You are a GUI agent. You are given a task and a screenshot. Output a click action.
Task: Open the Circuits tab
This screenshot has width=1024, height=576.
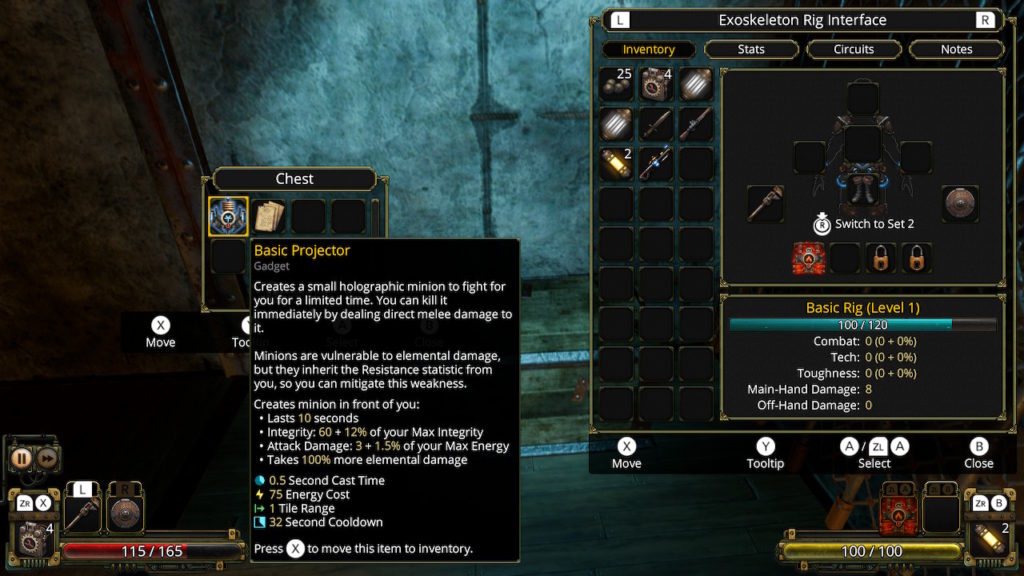click(x=853, y=49)
